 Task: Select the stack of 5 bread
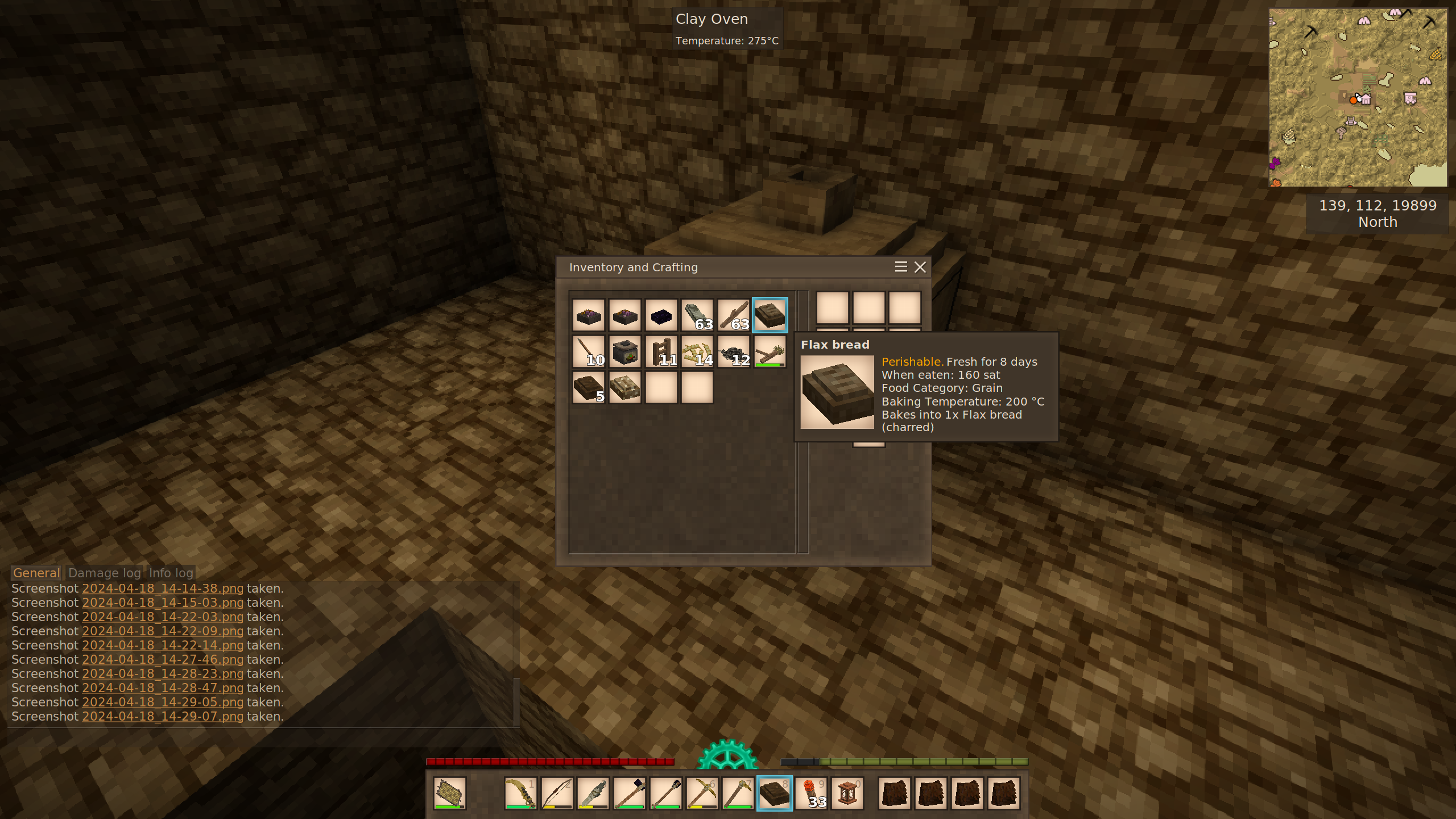(589, 388)
